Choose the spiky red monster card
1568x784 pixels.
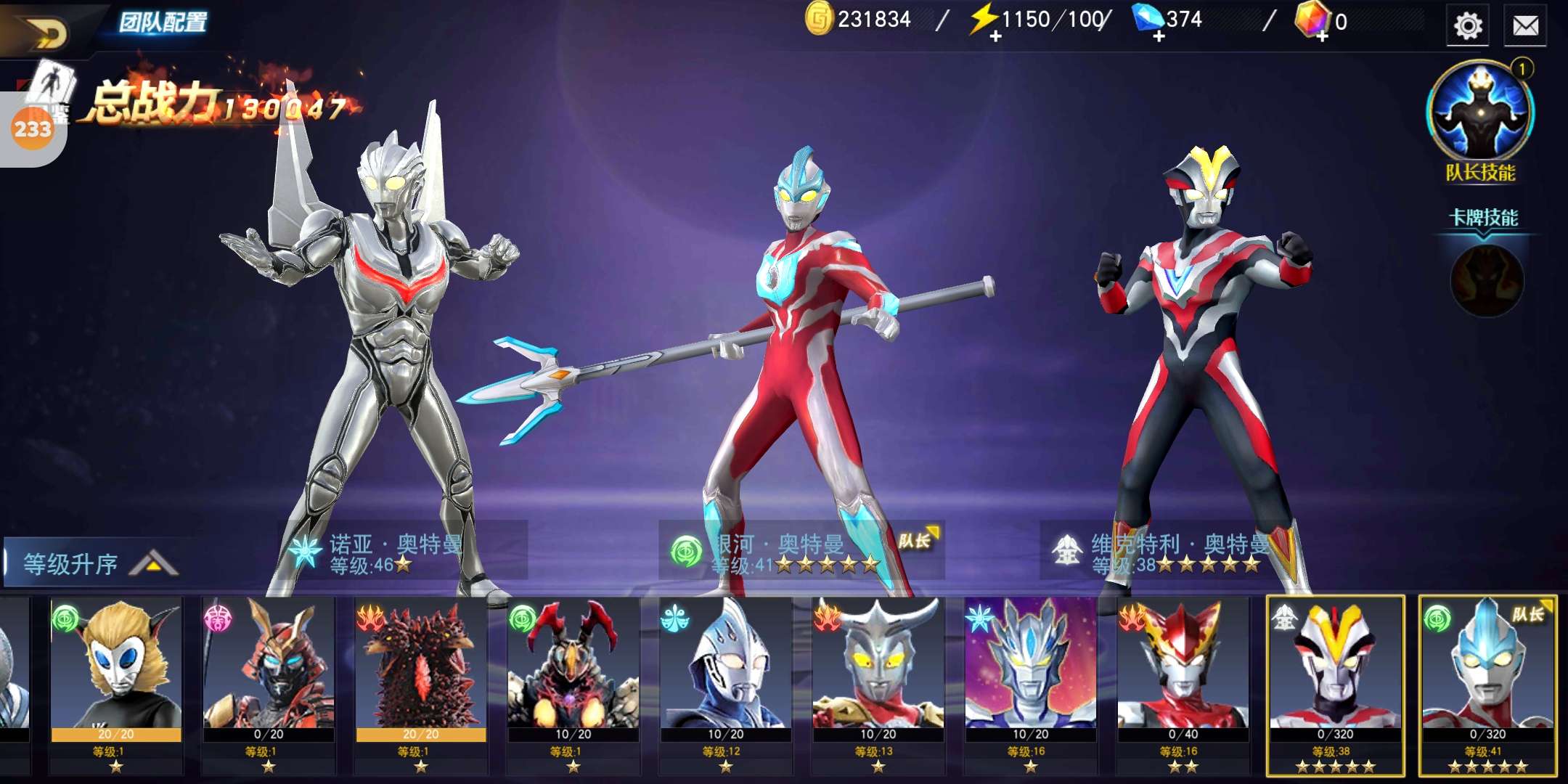point(421,682)
